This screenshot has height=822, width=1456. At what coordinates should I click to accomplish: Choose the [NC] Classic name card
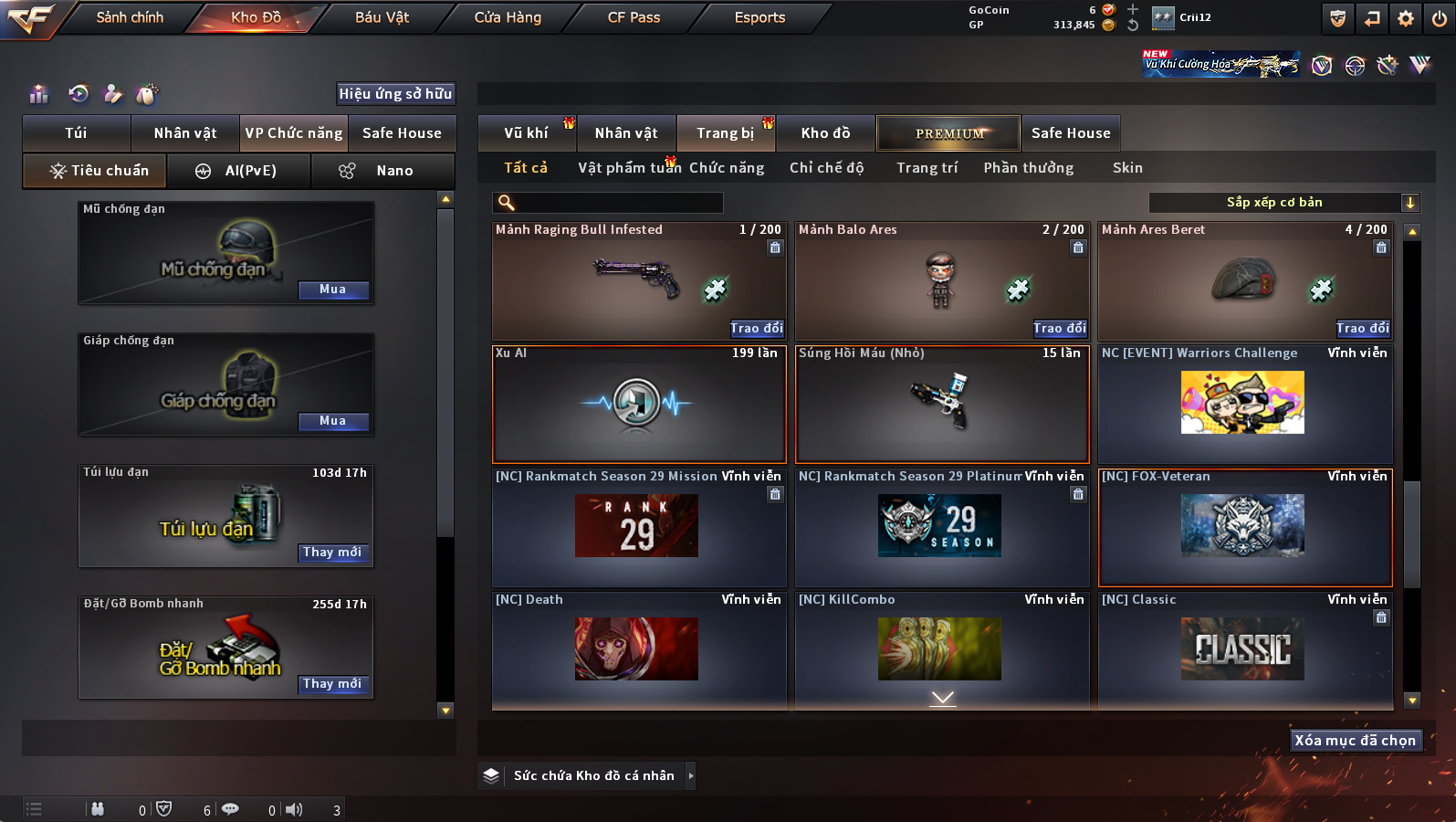(1242, 649)
